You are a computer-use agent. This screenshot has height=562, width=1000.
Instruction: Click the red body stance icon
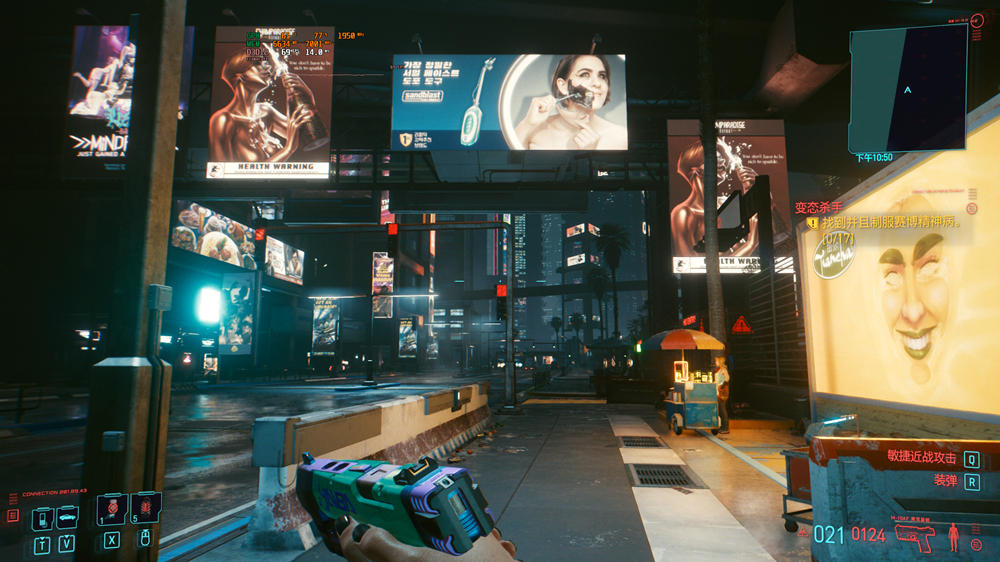(x=953, y=536)
